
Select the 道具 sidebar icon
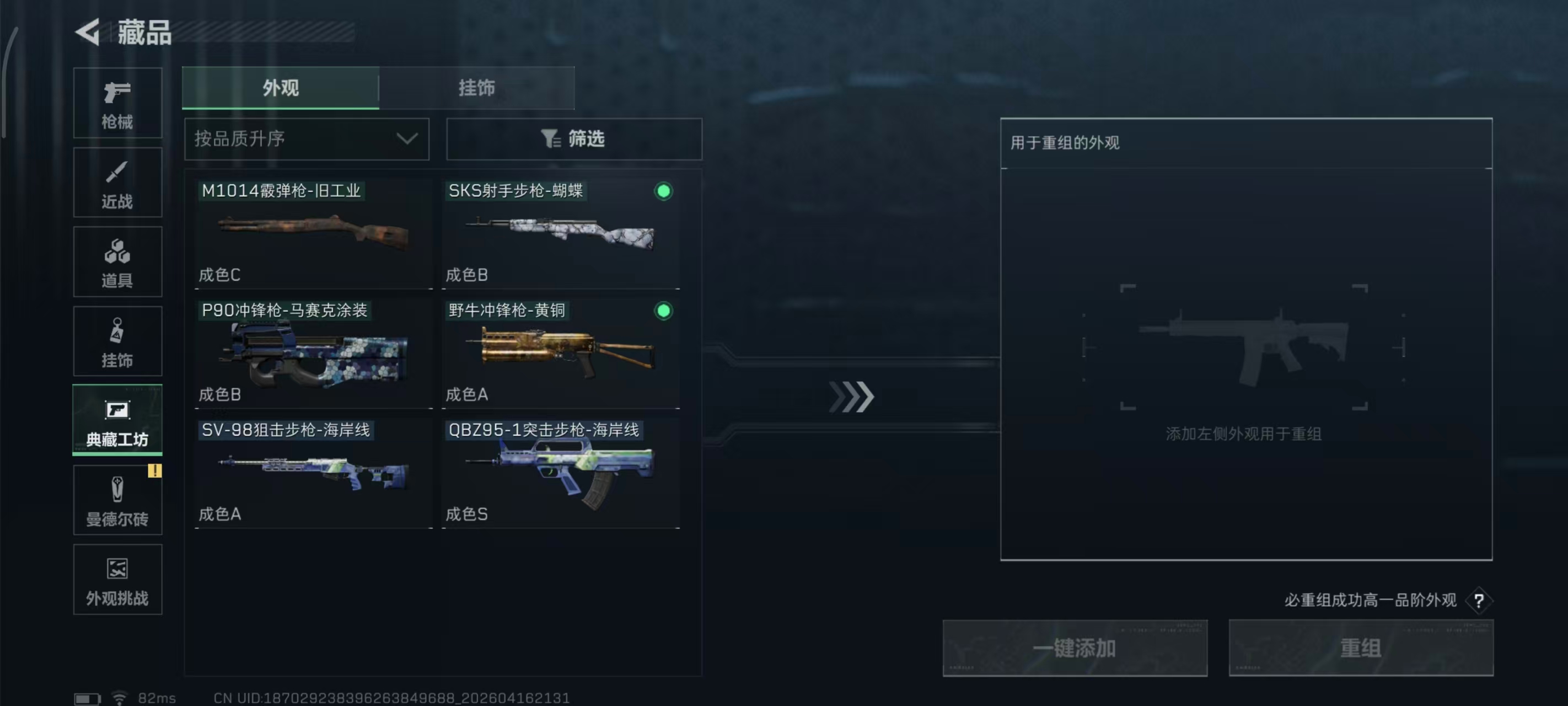pyautogui.click(x=117, y=262)
